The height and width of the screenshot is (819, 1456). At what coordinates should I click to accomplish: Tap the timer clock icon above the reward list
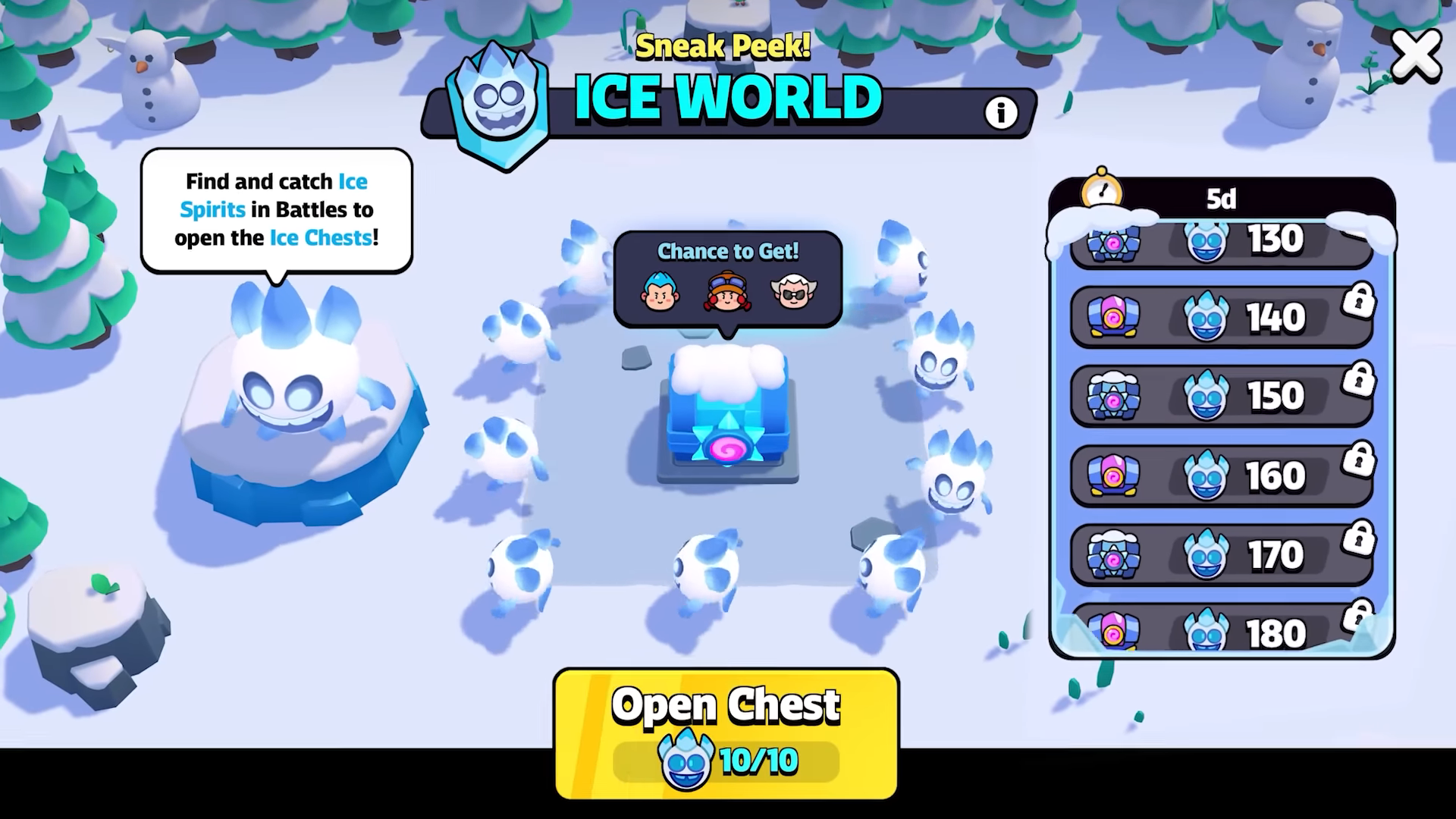[1100, 192]
